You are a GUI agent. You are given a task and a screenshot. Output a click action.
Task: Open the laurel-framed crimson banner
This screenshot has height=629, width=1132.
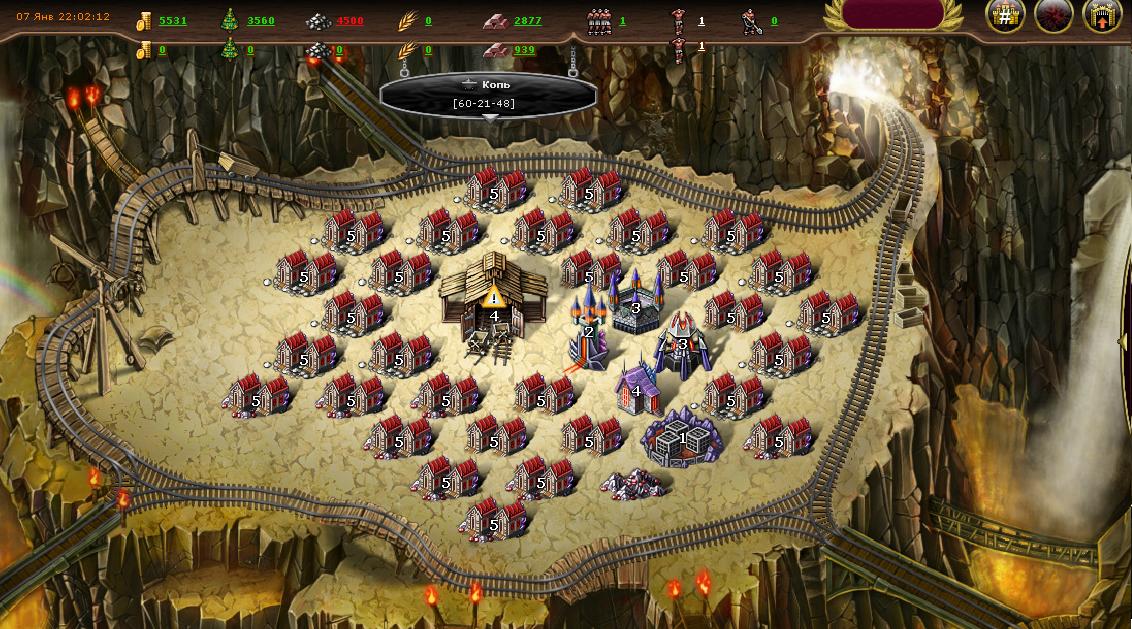tap(893, 14)
